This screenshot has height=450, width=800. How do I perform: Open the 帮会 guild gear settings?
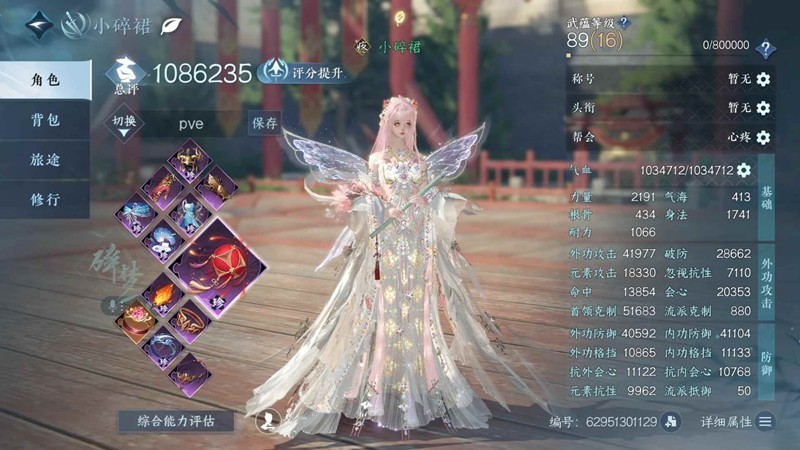[763, 137]
